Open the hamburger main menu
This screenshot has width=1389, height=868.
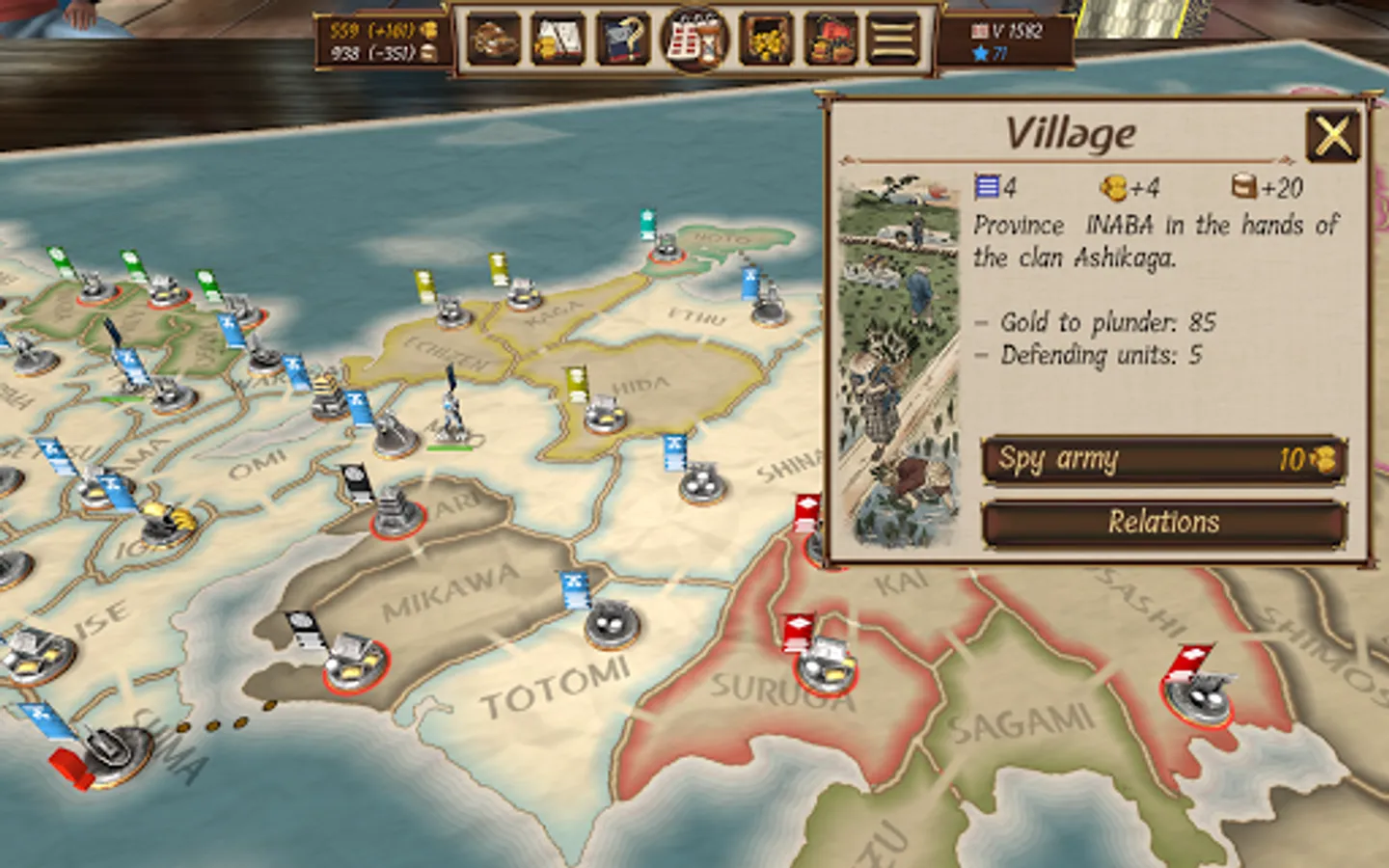coord(892,40)
